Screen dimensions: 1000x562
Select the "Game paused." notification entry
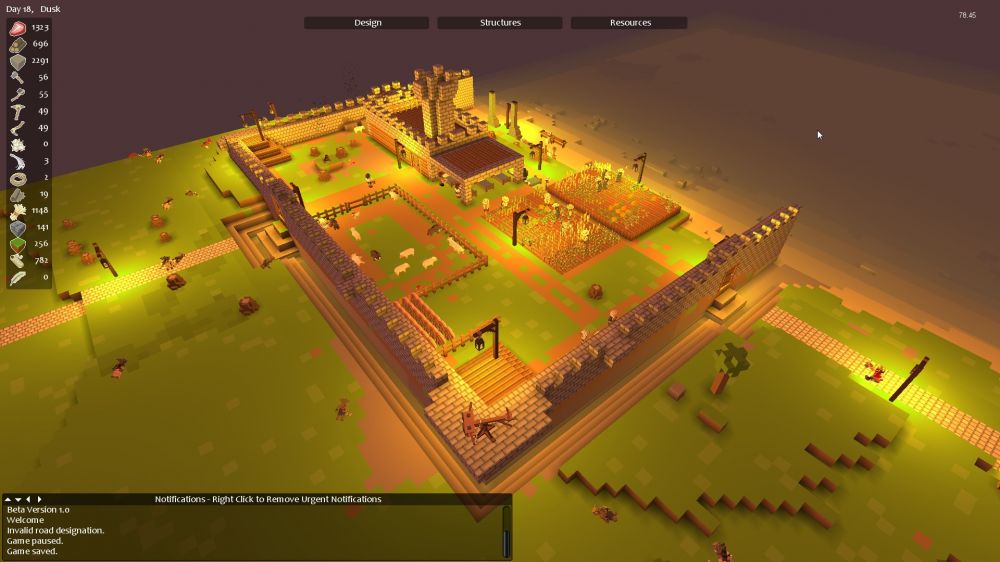(x=34, y=541)
